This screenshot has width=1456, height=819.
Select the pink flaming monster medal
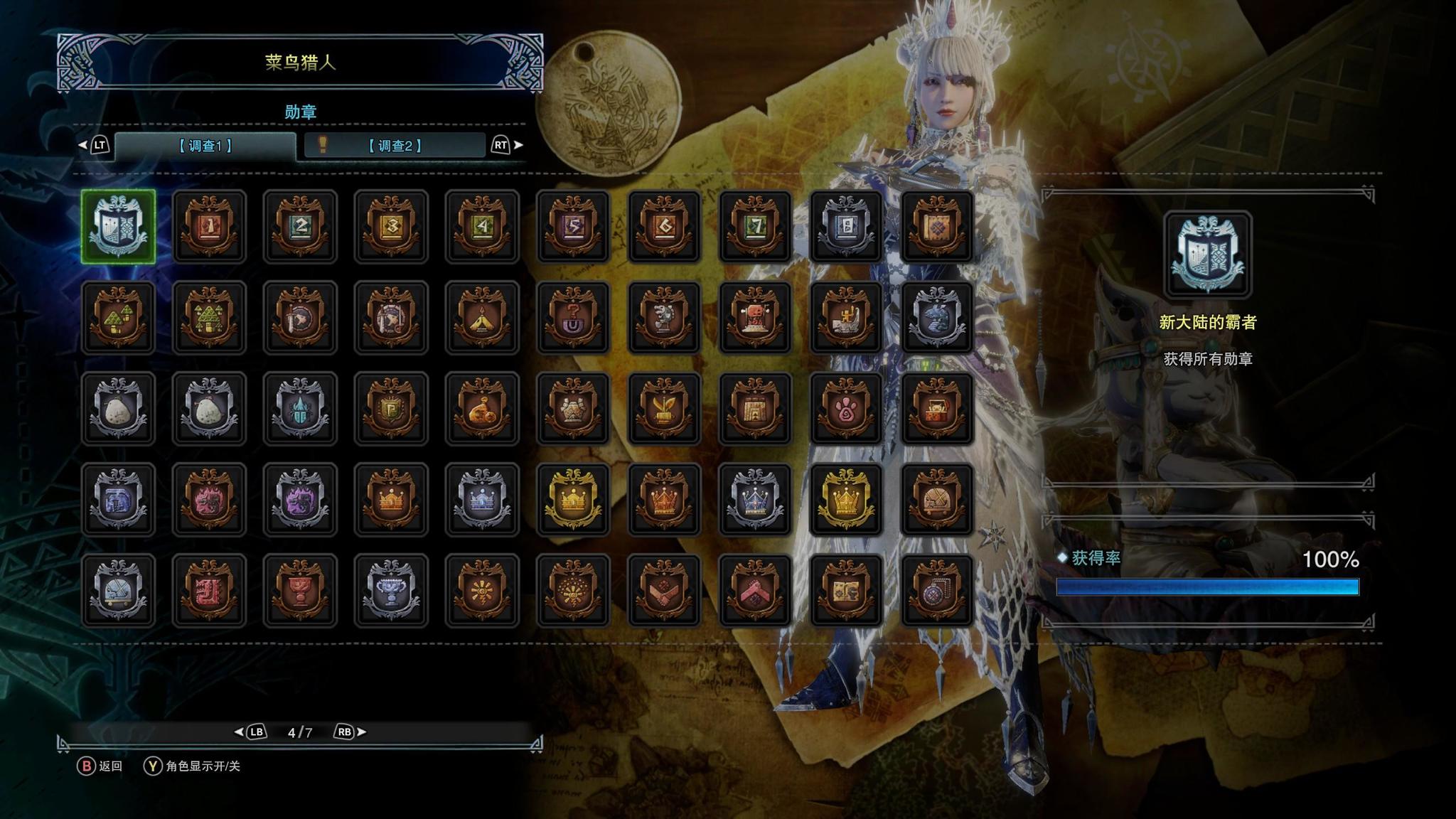(209, 500)
